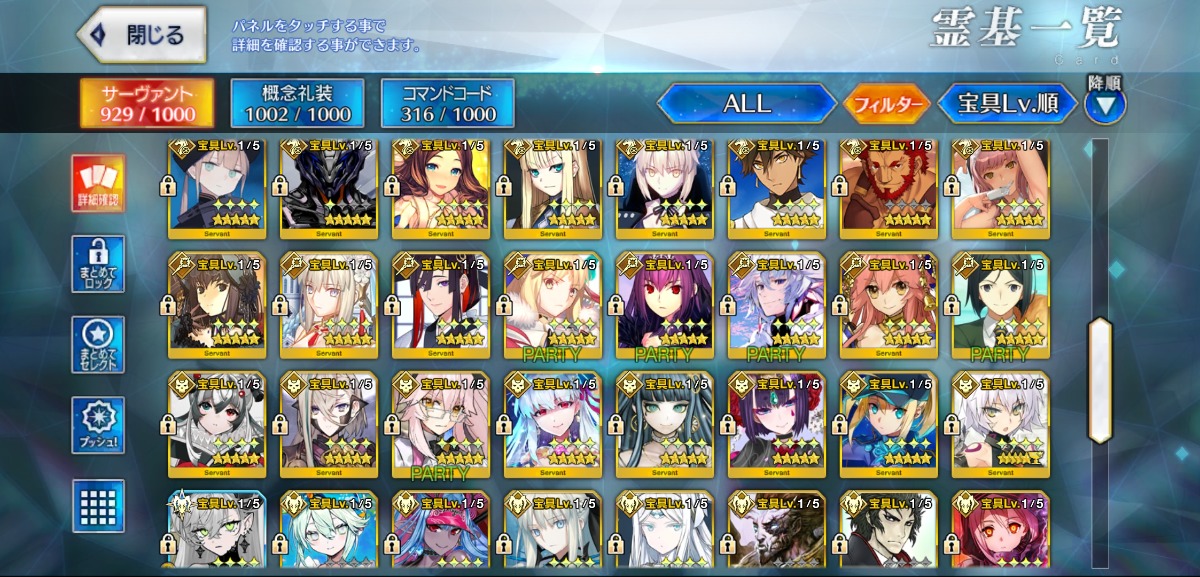Select the pink-haired glasses PARTY servant card
Viewport: 1200px width, 577px height.
point(441,420)
